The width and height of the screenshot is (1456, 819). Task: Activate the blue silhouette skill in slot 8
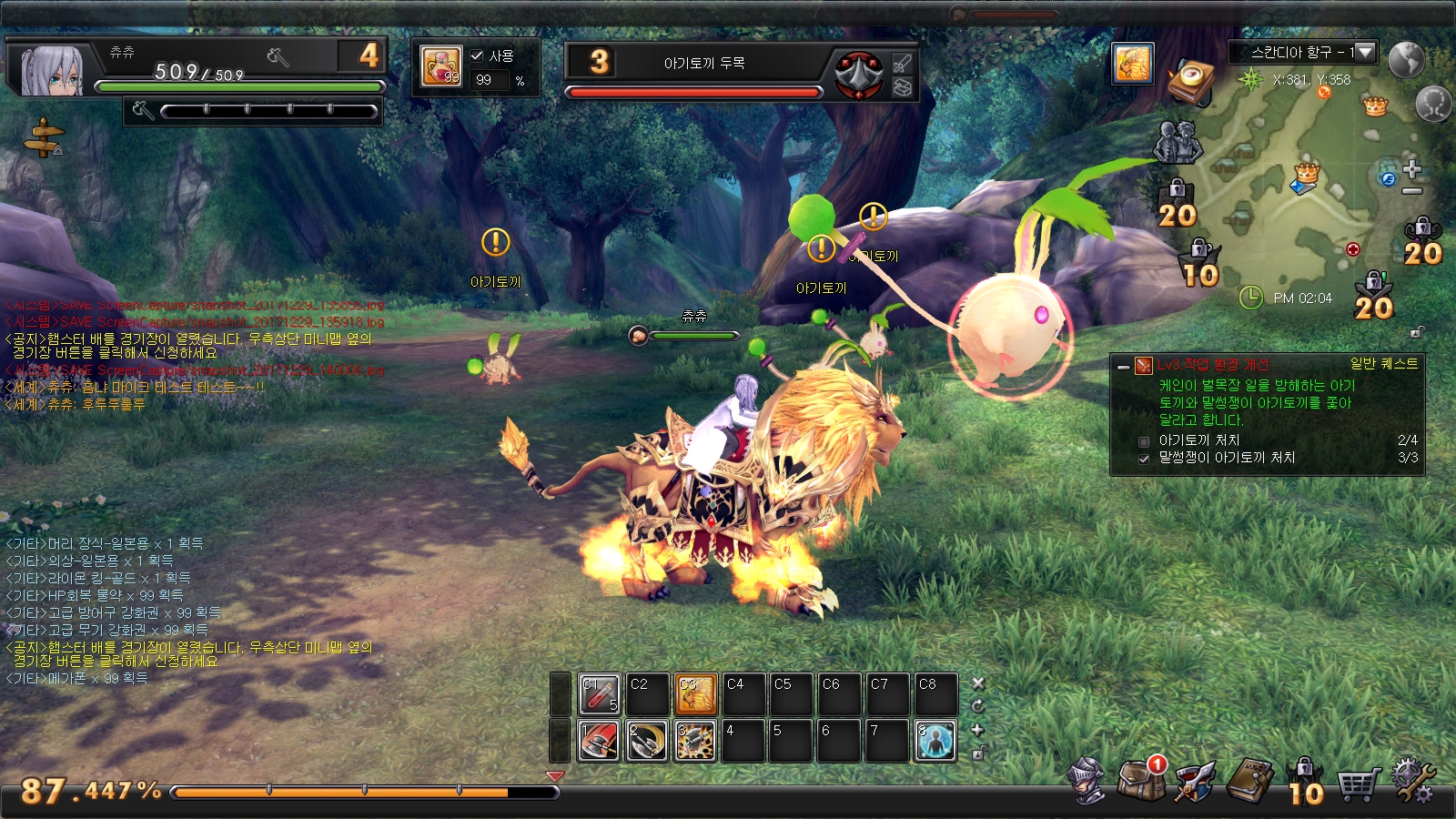[x=935, y=741]
